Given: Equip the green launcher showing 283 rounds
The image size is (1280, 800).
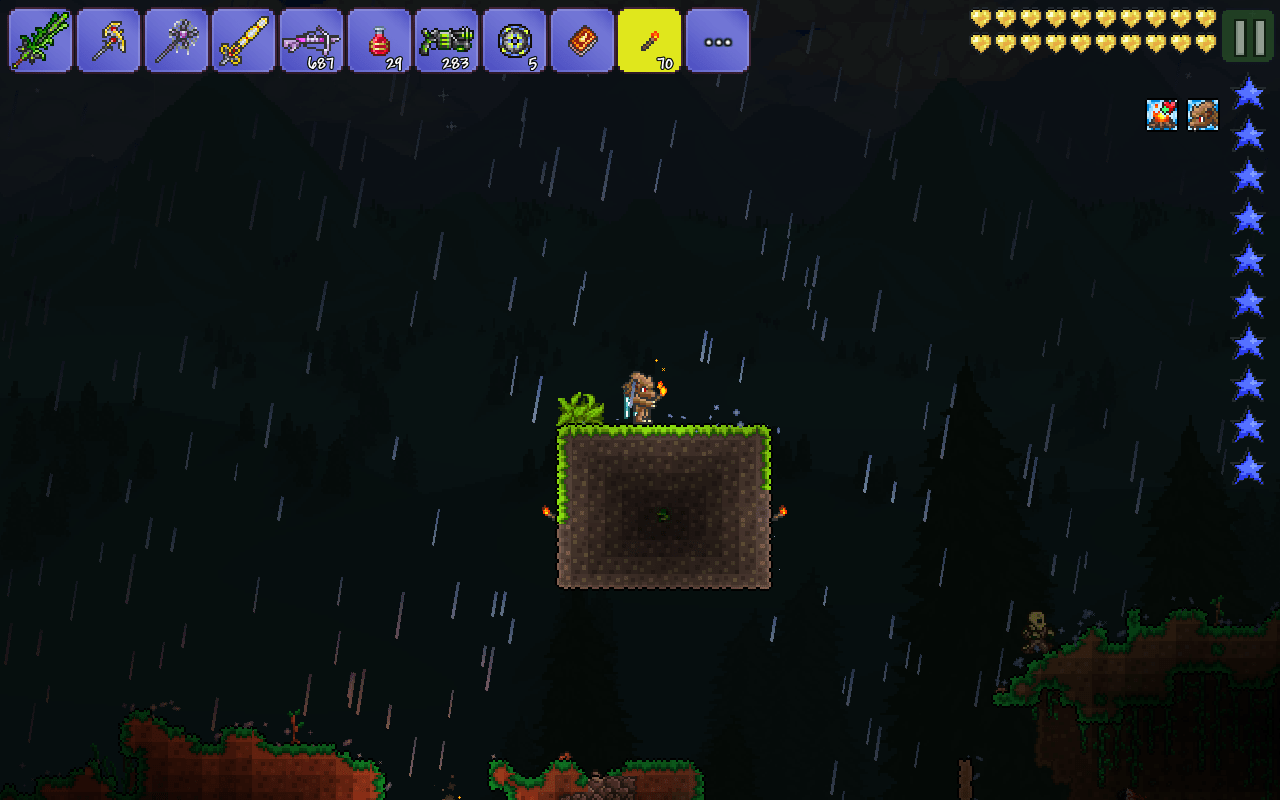Looking at the screenshot, I should pyautogui.click(x=446, y=40).
